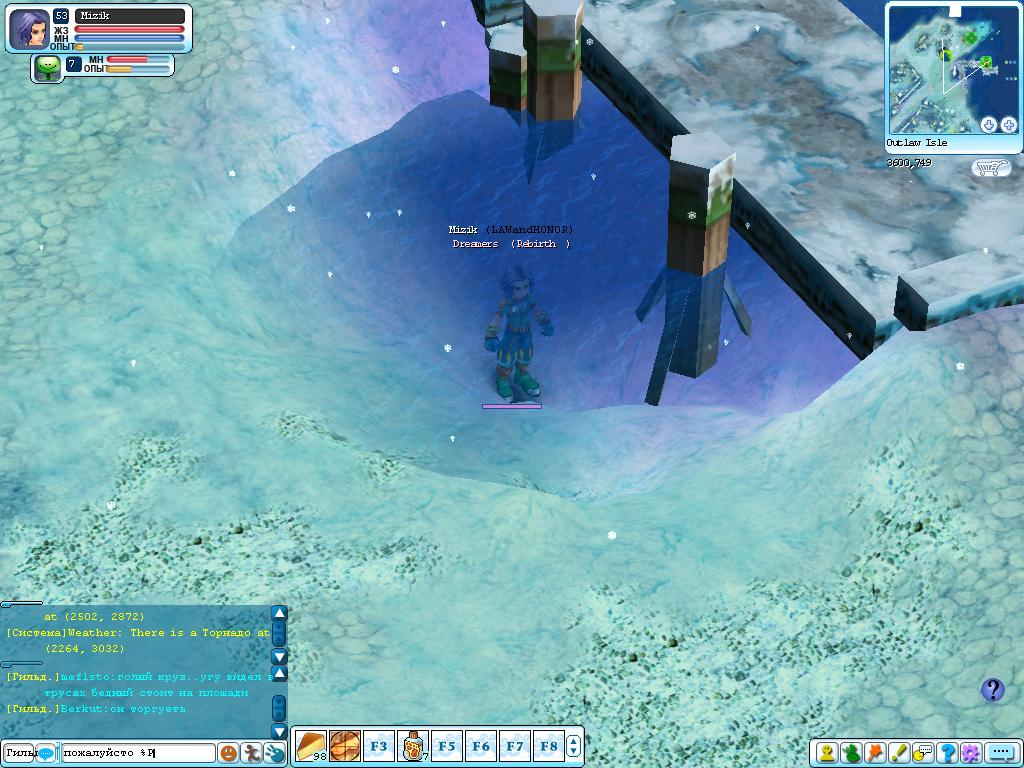Screen dimensions: 1024x768
Task: Open the yellow character figure menu
Action: tap(827, 753)
